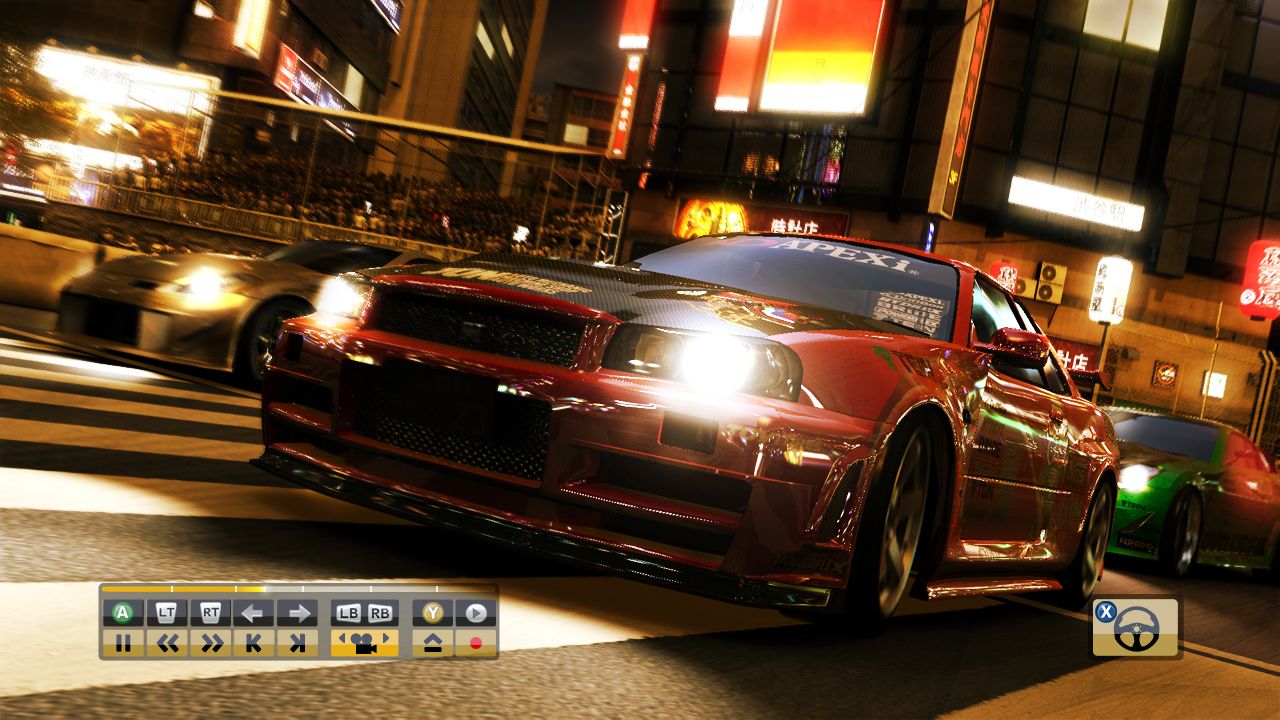The width and height of the screenshot is (1280, 720).
Task: Click the RB bumper button prompt
Action: pos(381,613)
